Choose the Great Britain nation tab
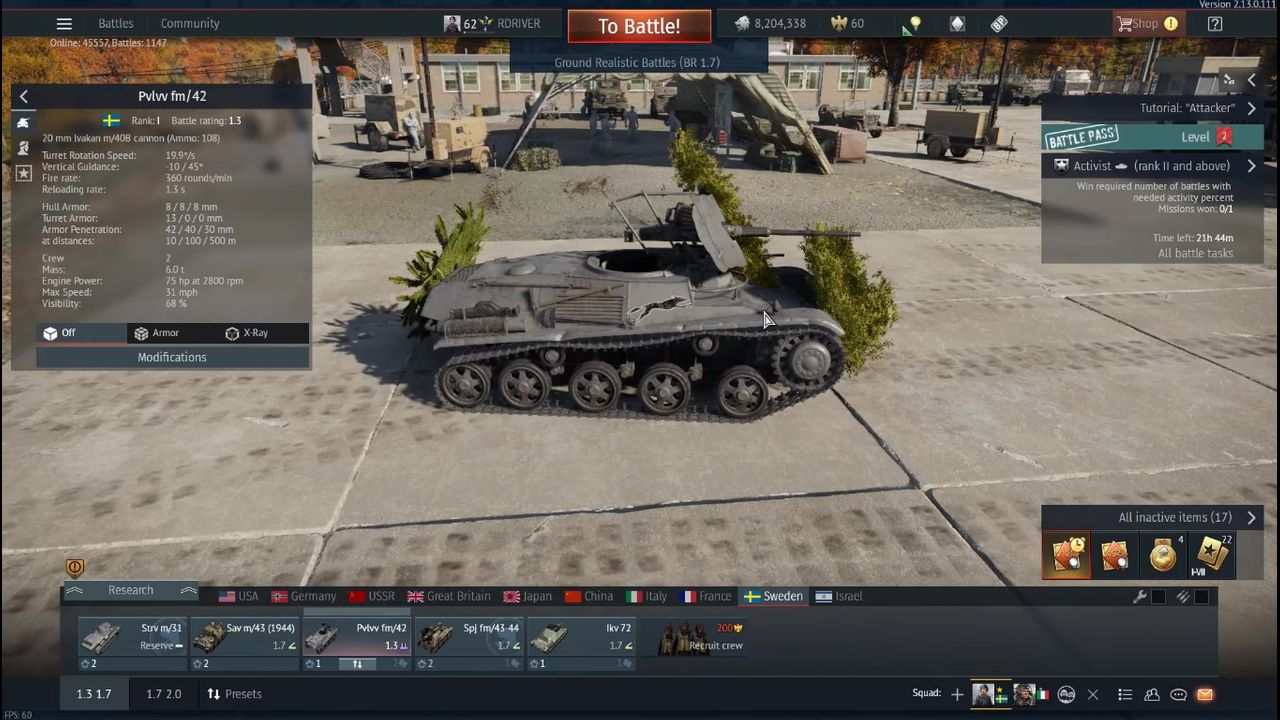 (449, 596)
